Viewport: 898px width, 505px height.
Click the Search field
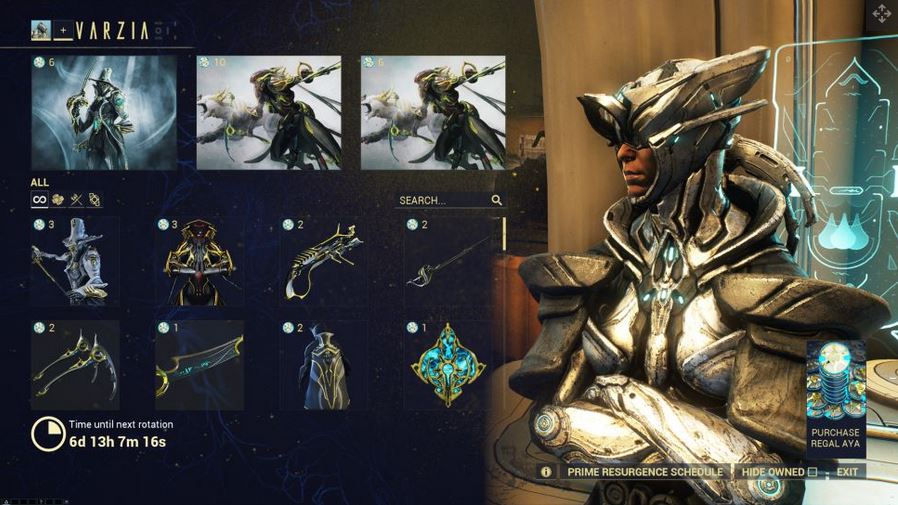pos(442,200)
